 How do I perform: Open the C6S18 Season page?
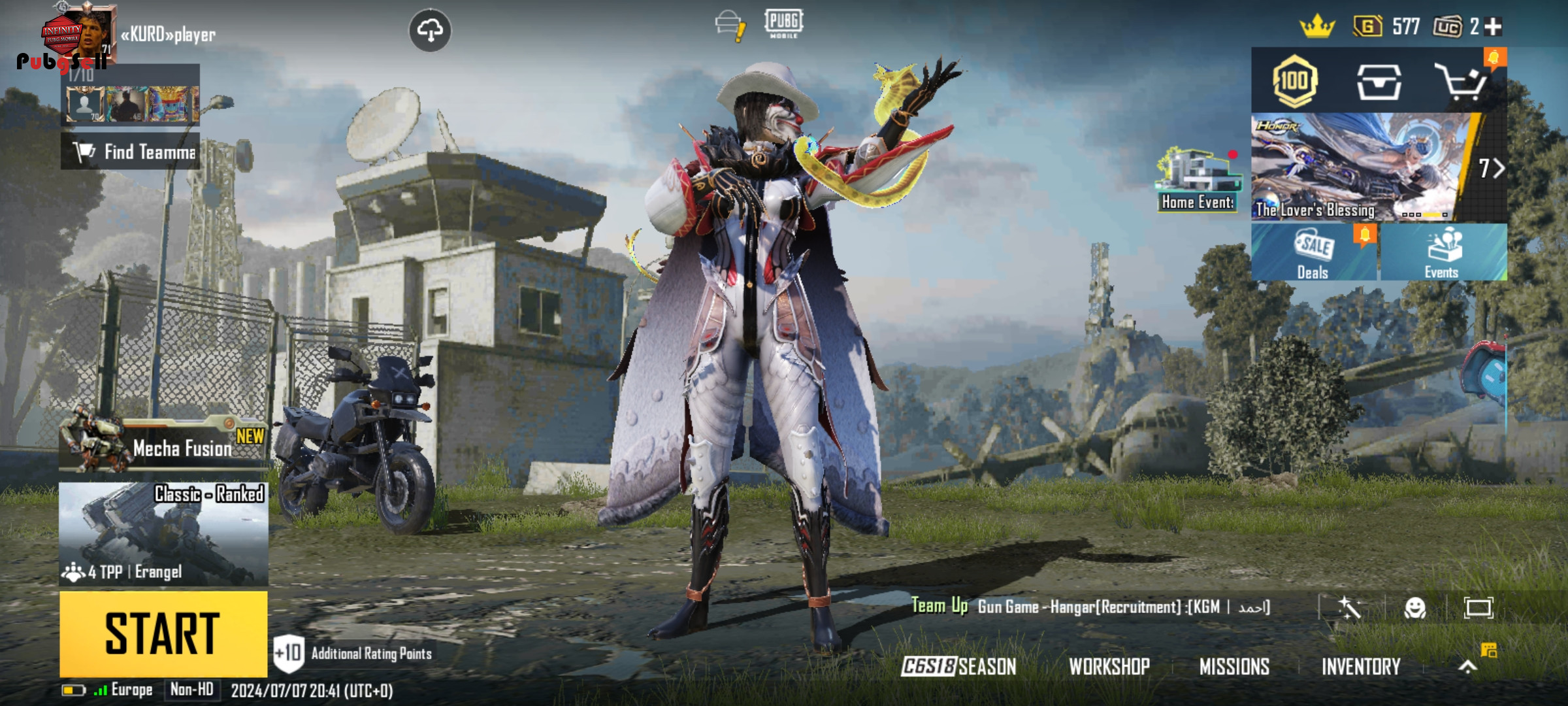[958, 666]
